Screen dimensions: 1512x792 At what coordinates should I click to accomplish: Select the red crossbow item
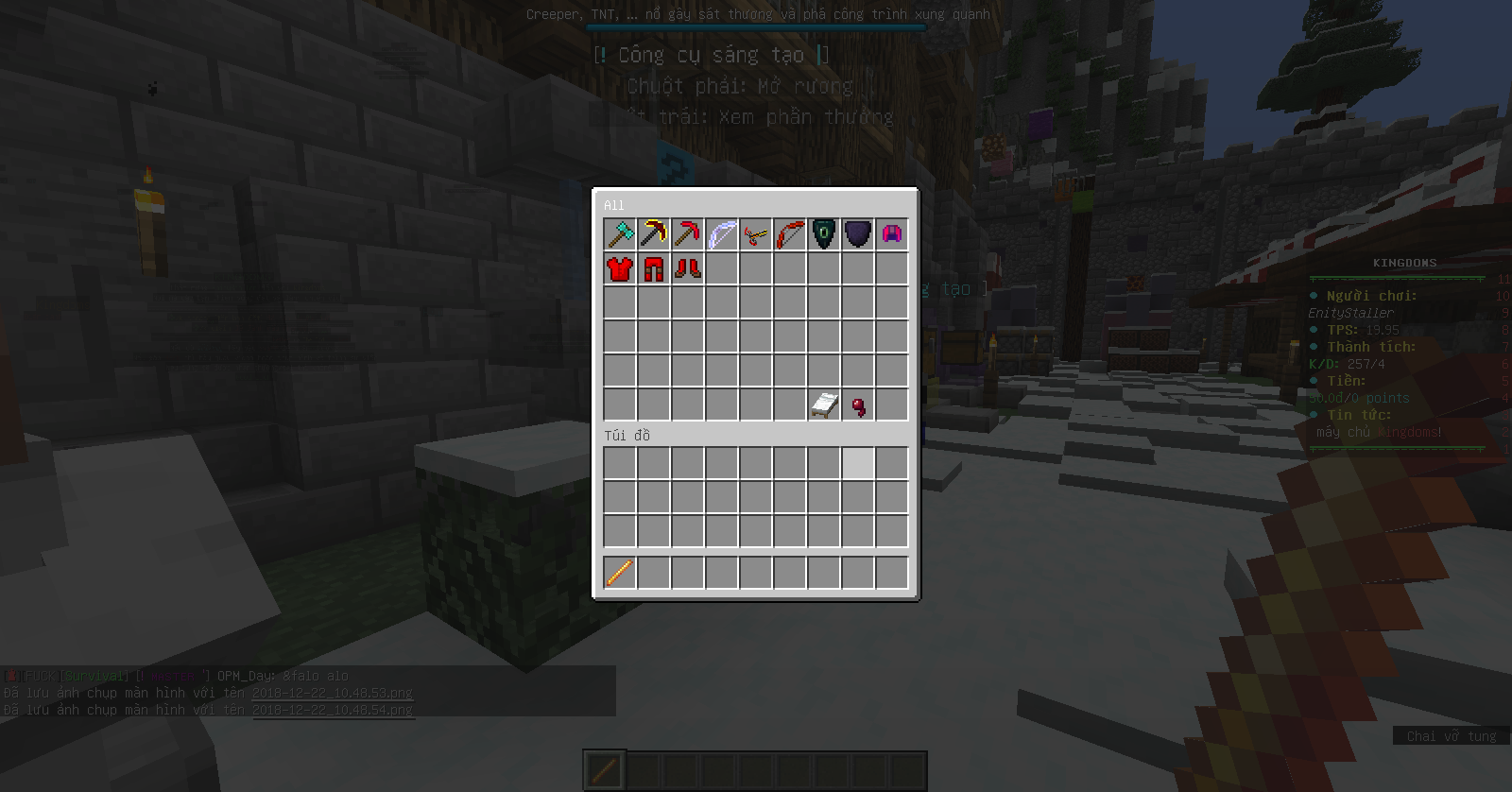(x=757, y=233)
